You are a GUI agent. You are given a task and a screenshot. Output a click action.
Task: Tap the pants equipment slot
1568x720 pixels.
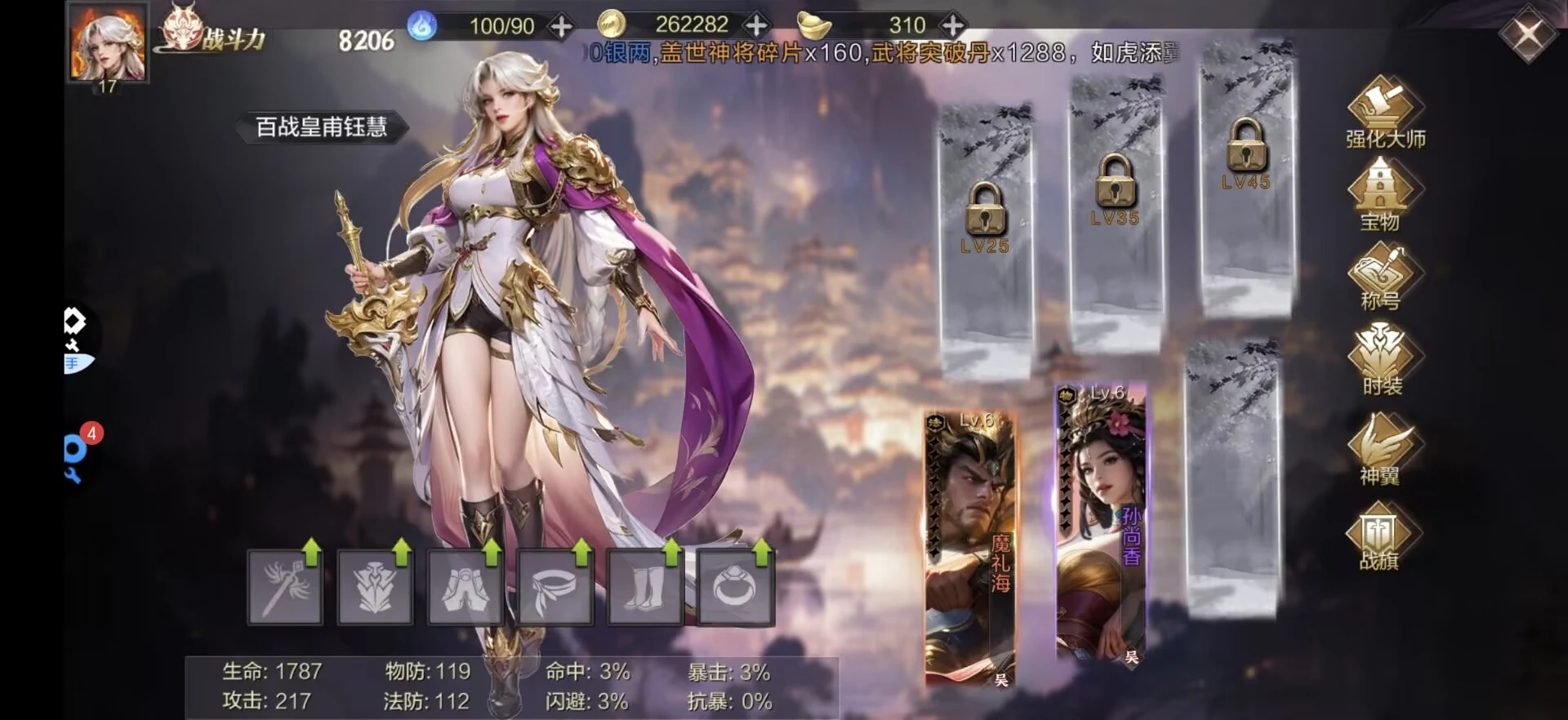465,587
